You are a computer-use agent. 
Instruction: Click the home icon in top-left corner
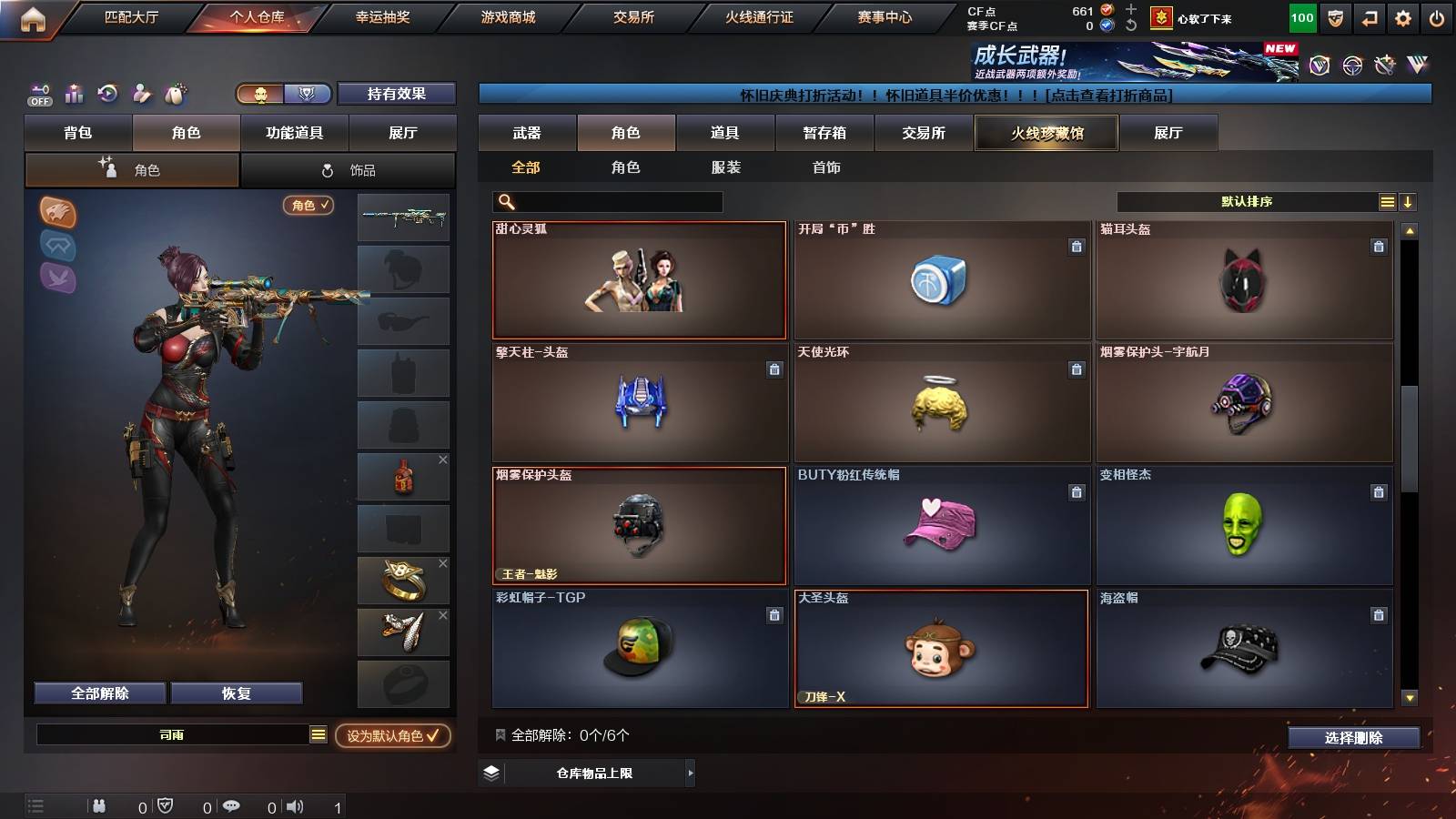(34, 16)
